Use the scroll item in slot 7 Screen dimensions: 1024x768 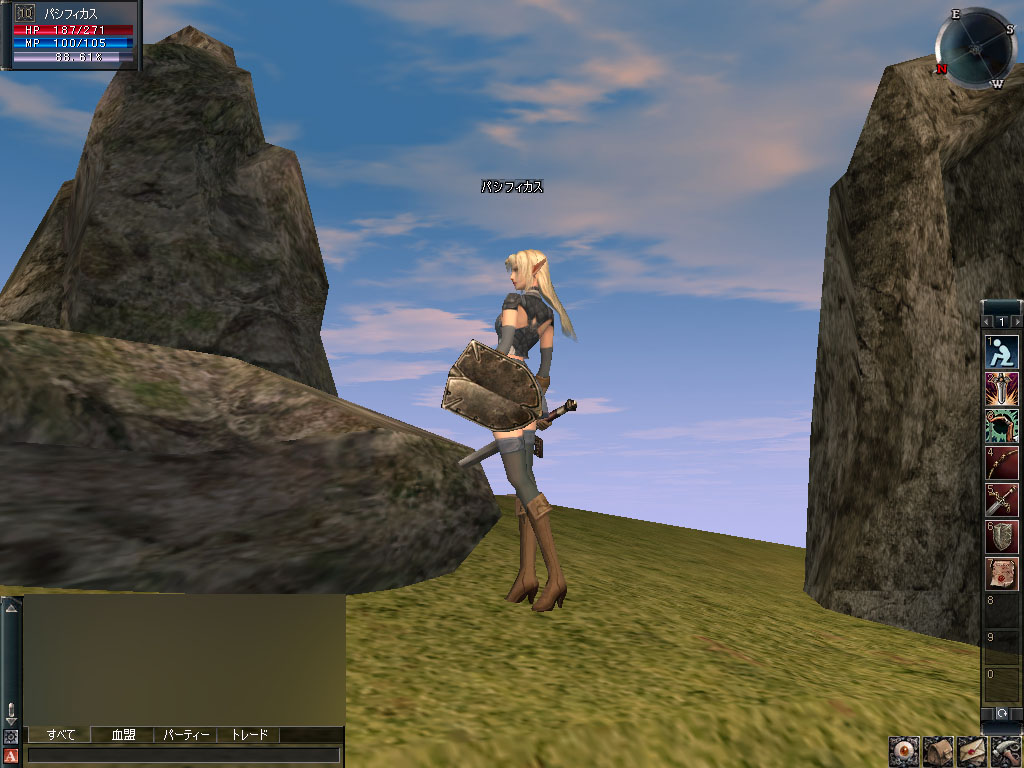[1001, 573]
